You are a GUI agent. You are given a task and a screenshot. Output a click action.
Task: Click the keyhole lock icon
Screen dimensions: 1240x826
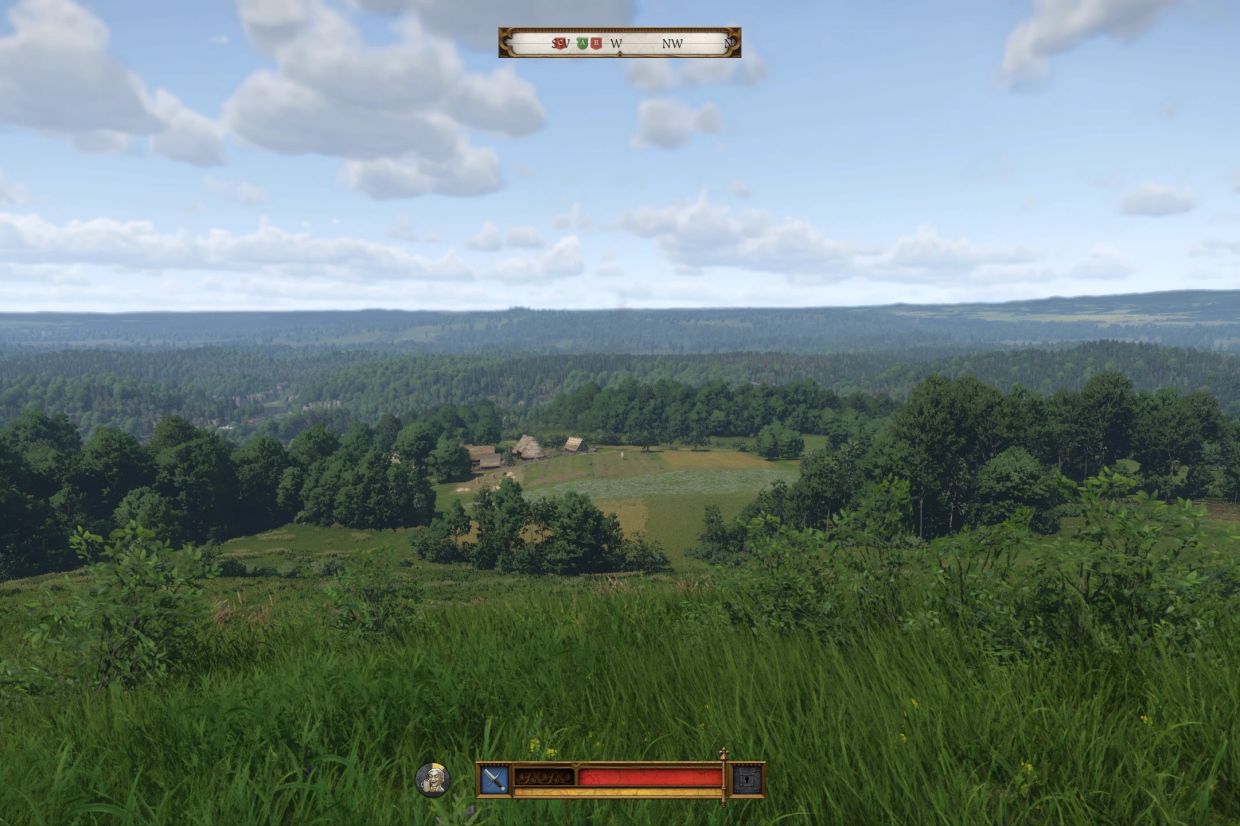[747, 779]
